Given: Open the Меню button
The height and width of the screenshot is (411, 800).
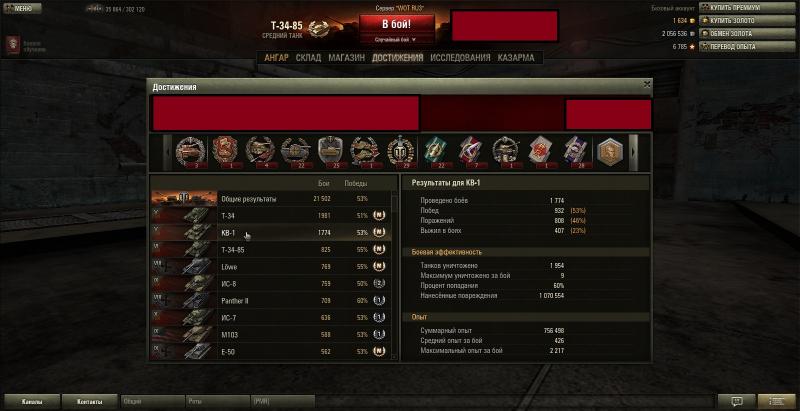Looking at the screenshot, I should 22,8.
